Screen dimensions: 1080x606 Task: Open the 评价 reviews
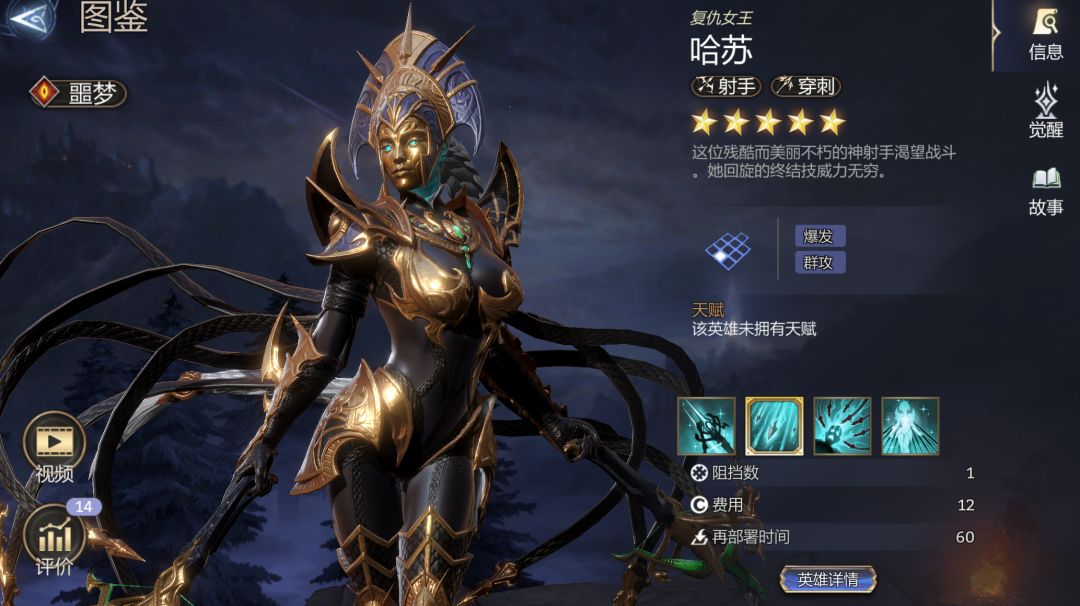[54, 540]
